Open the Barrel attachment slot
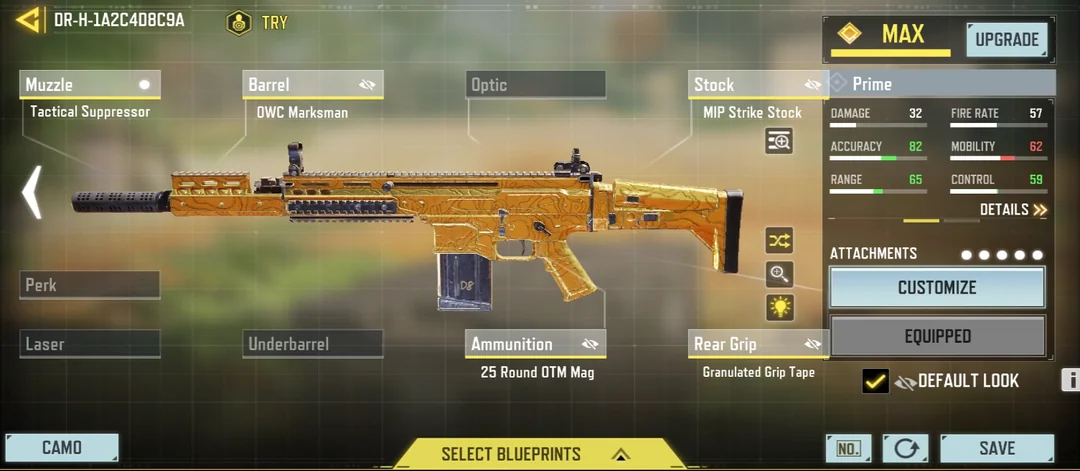 pyautogui.click(x=312, y=85)
